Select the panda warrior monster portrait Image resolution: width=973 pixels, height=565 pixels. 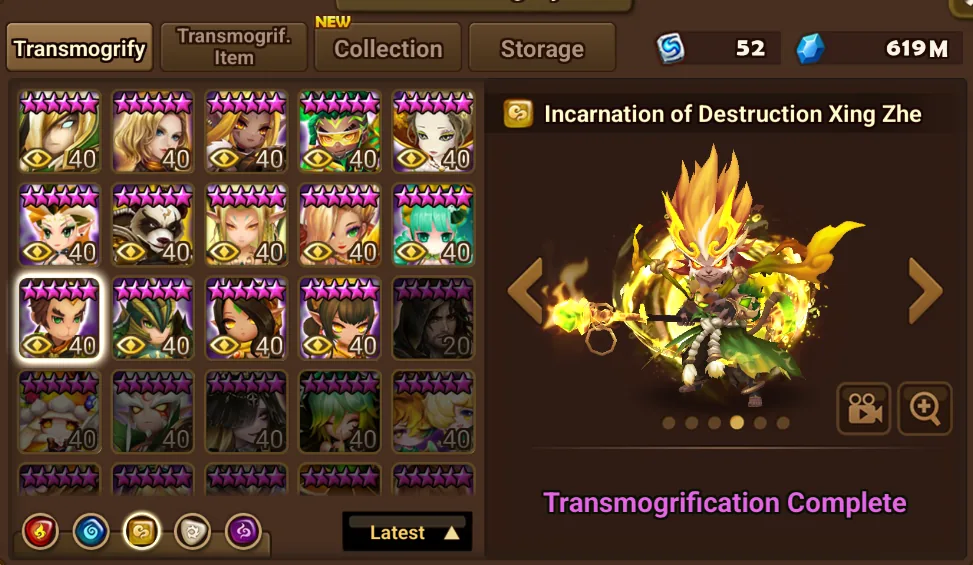click(x=152, y=225)
